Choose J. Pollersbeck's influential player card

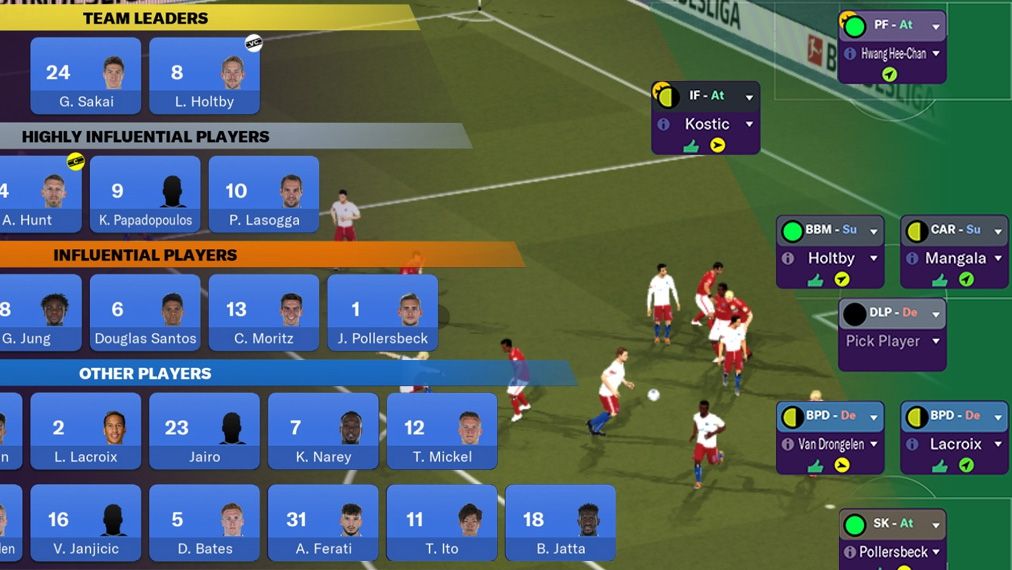pos(382,313)
